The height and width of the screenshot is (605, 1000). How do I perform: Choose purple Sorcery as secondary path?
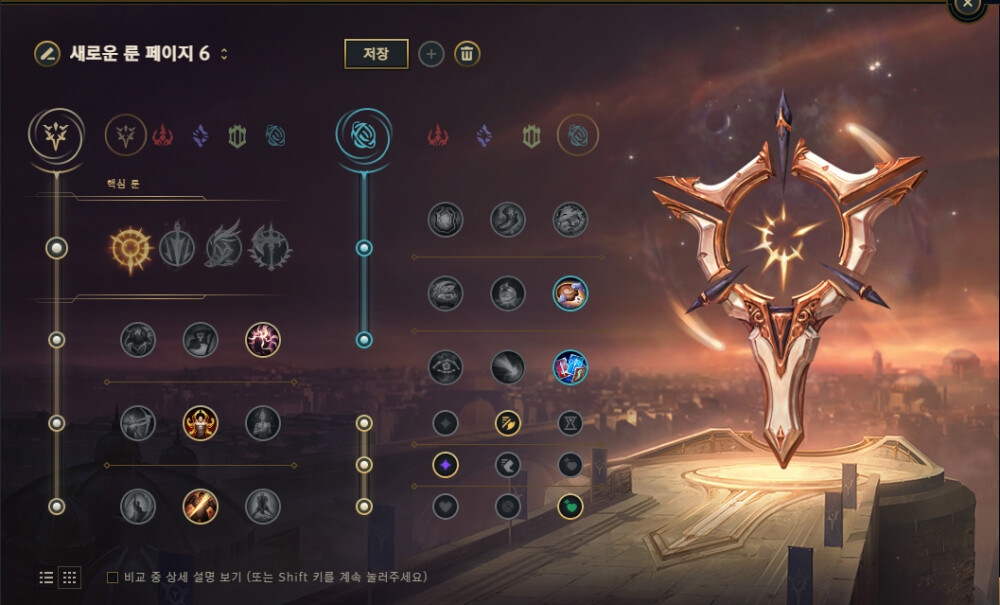pos(484,135)
